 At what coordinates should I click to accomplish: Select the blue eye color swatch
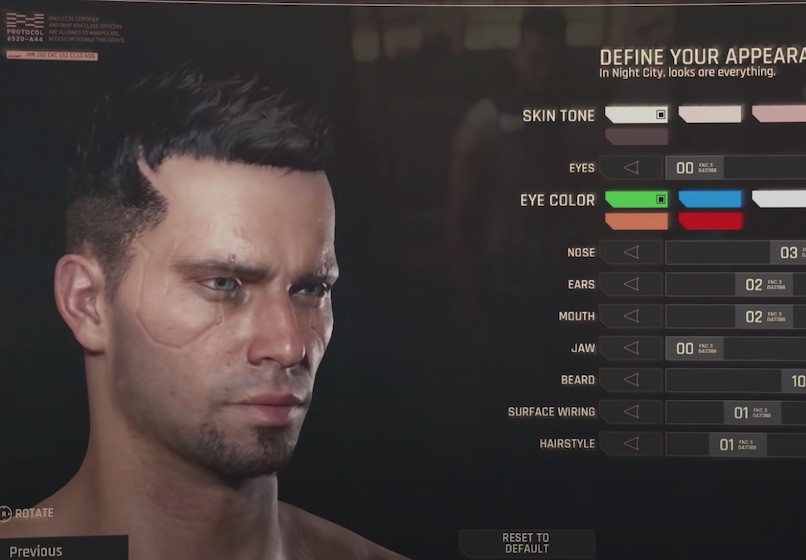point(710,199)
